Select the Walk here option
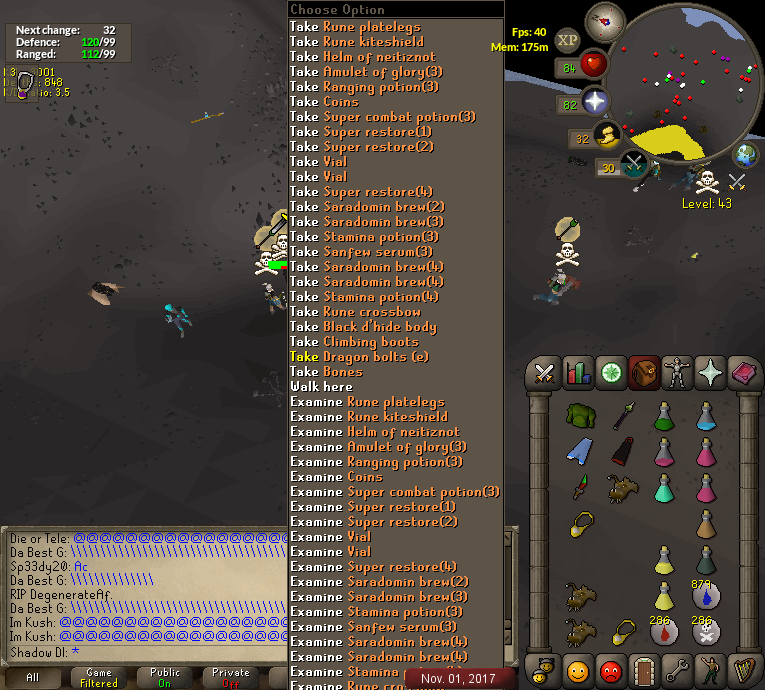The width and height of the screenshot is (765, 690). coord(321,387)
